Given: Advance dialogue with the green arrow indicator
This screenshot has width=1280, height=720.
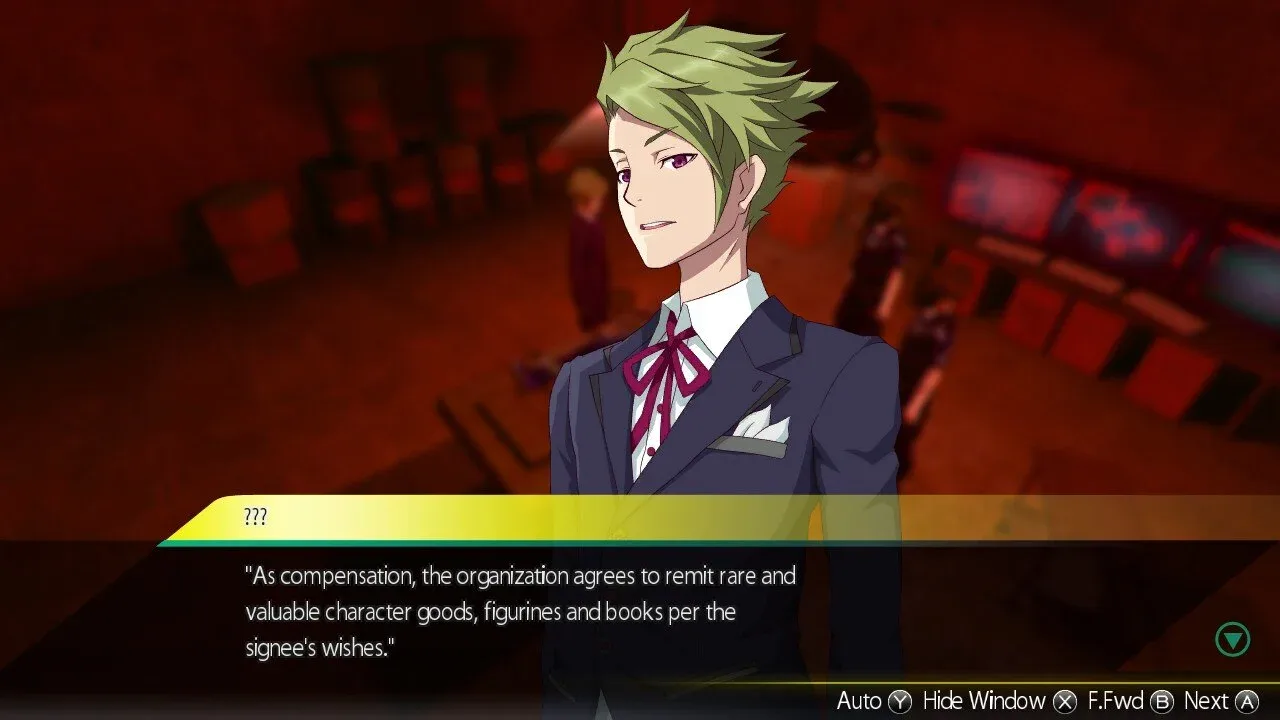Looking at the screenshot, I should coord(1233,639).
